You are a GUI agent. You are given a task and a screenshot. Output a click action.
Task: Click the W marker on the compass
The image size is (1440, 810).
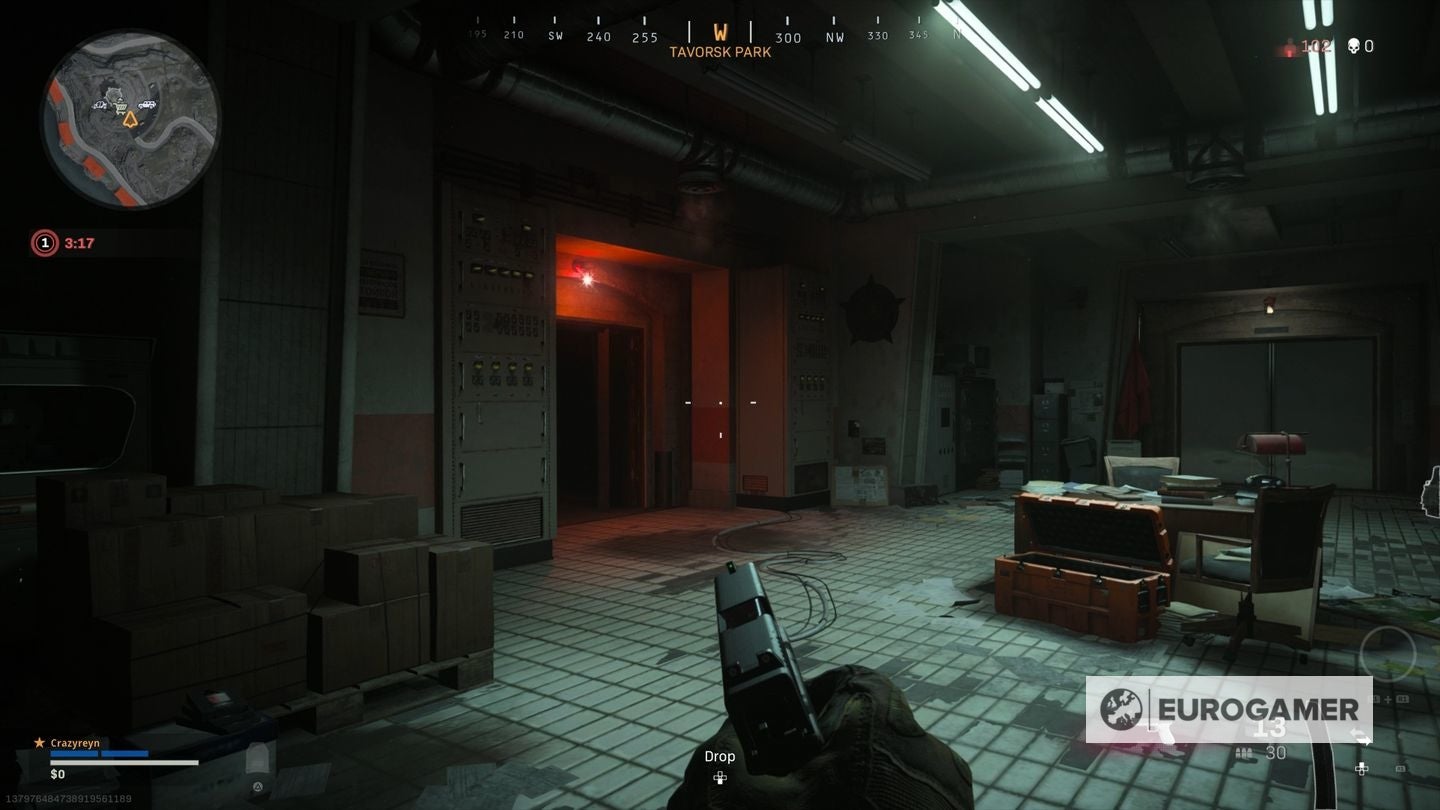[x=718, y=31]
